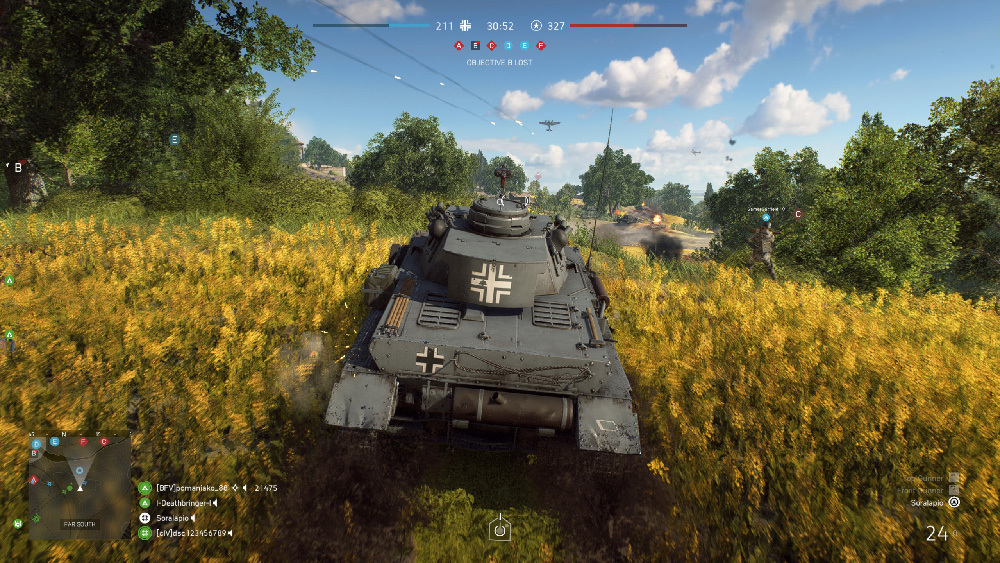
Task: Select objective D marker on the minimap
Action: tap(37, 442)
